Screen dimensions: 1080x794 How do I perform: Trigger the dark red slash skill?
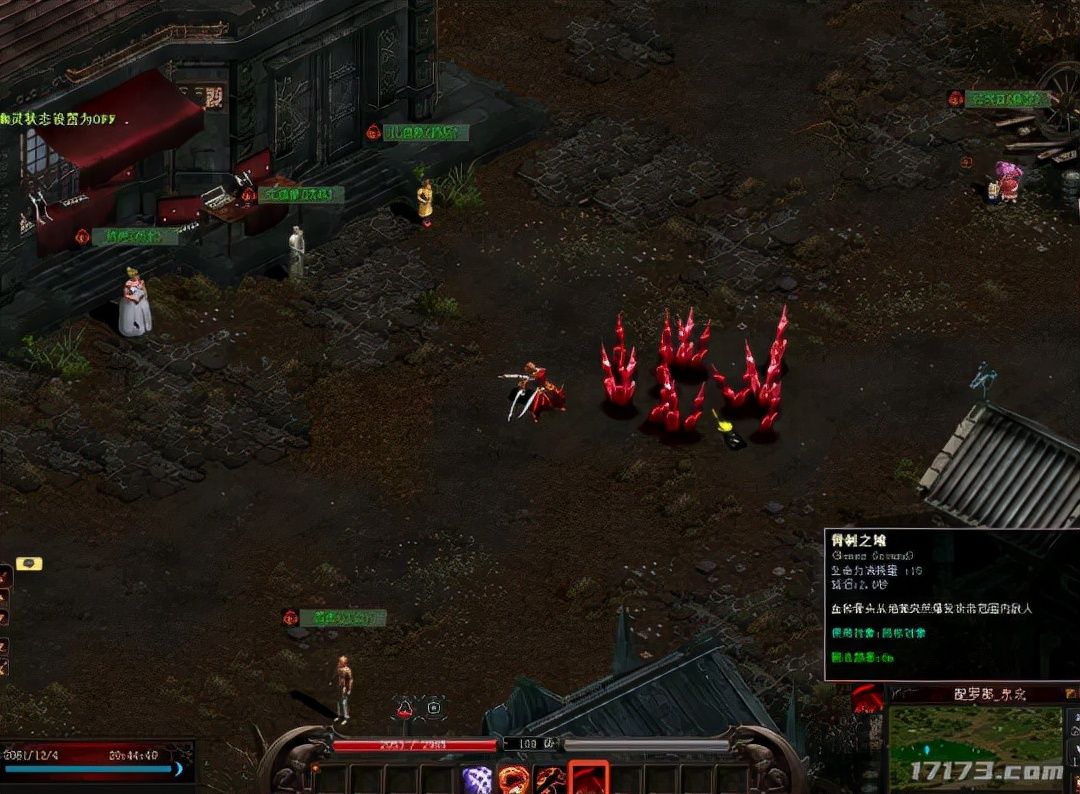[x=550, y=779]
